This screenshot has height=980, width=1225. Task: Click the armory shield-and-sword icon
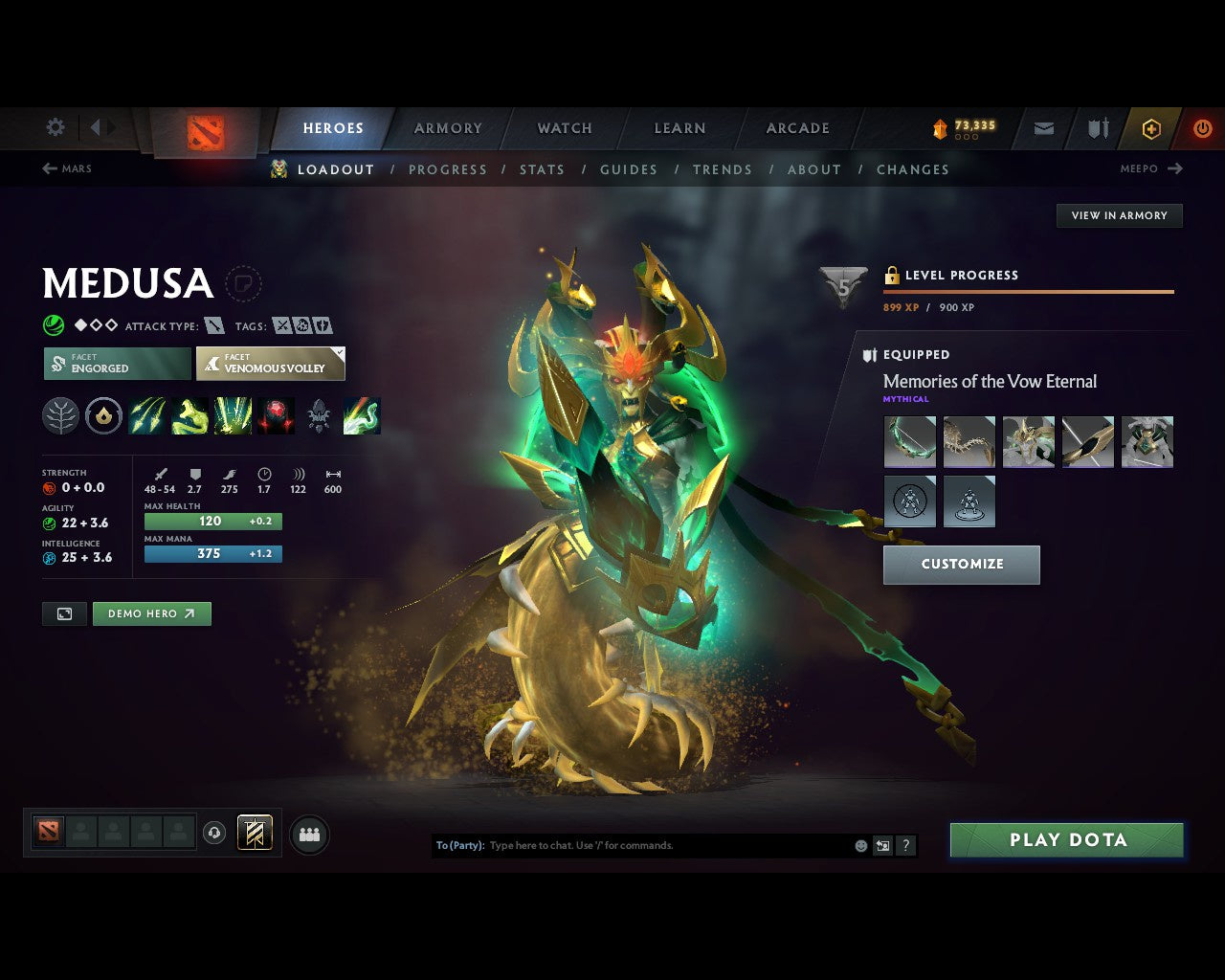[1097, 128]
